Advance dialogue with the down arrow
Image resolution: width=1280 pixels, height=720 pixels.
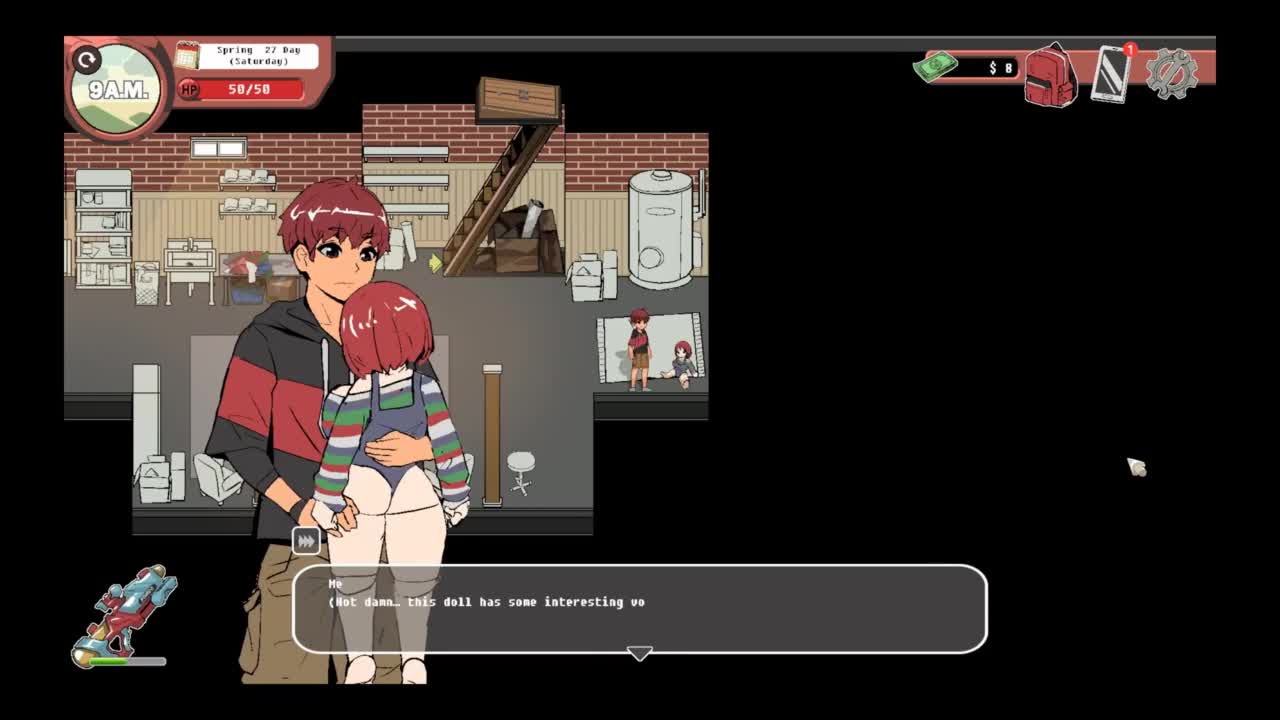pyautogui.click(x=640, y=653)
